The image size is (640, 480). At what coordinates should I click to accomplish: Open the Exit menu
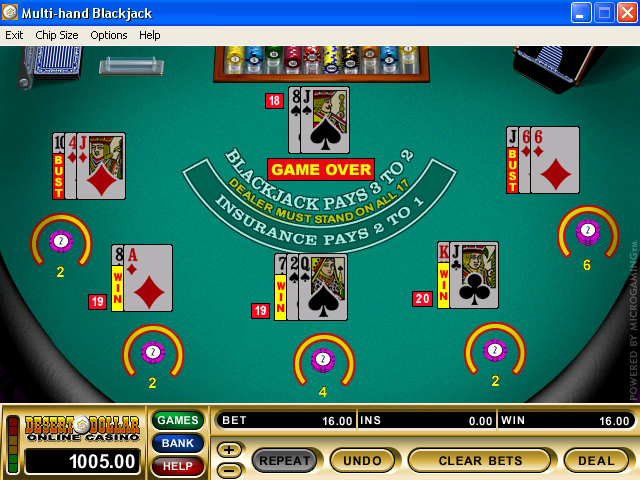click(x=14, y=35)
